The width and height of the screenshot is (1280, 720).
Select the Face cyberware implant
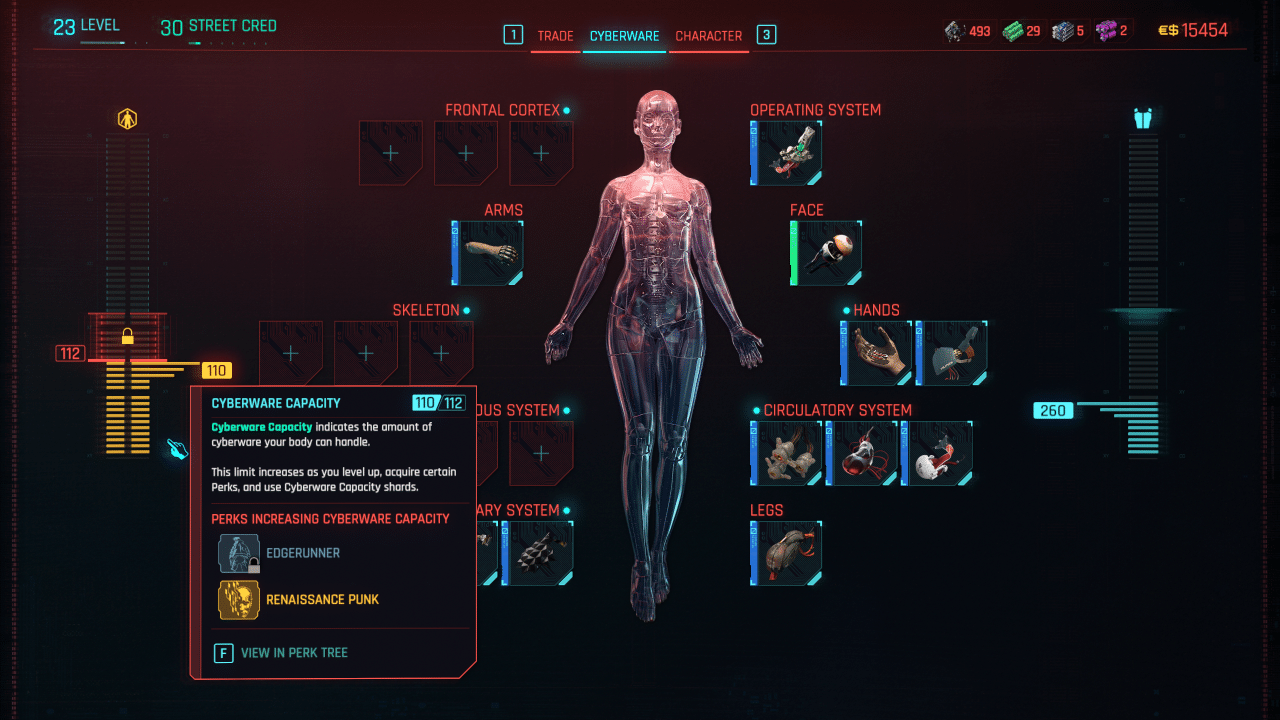click(826, 252)
